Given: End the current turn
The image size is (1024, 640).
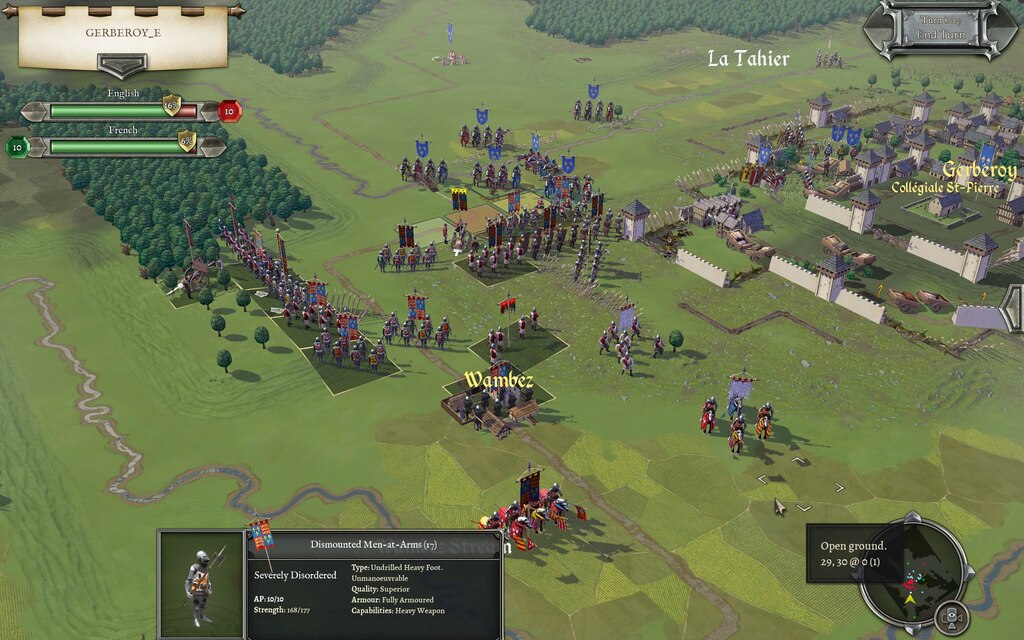Looking at the screenshot, I should click(x=940, y=35).
